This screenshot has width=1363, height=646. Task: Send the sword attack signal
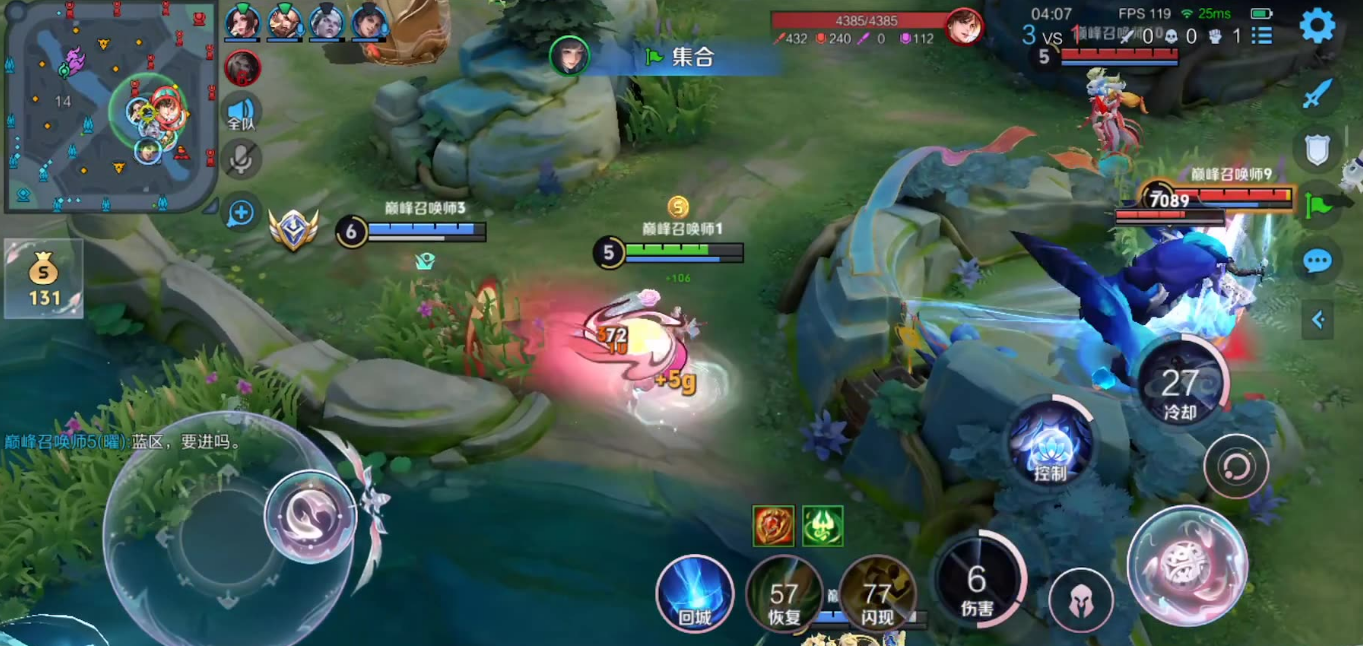pos(1318,96)
